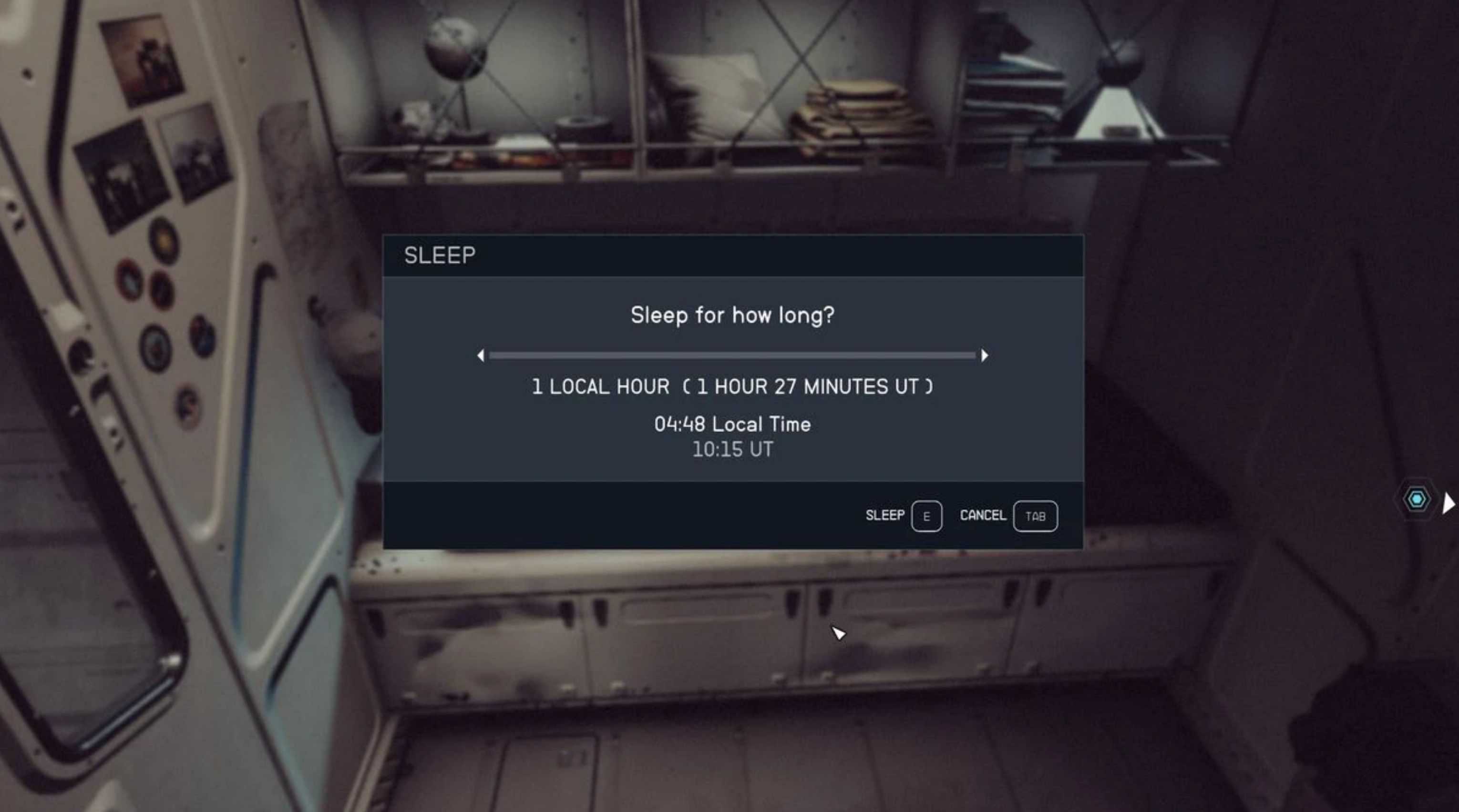Increase sleep duration with right arrow
1459x812 pixels.
(985, 355)
